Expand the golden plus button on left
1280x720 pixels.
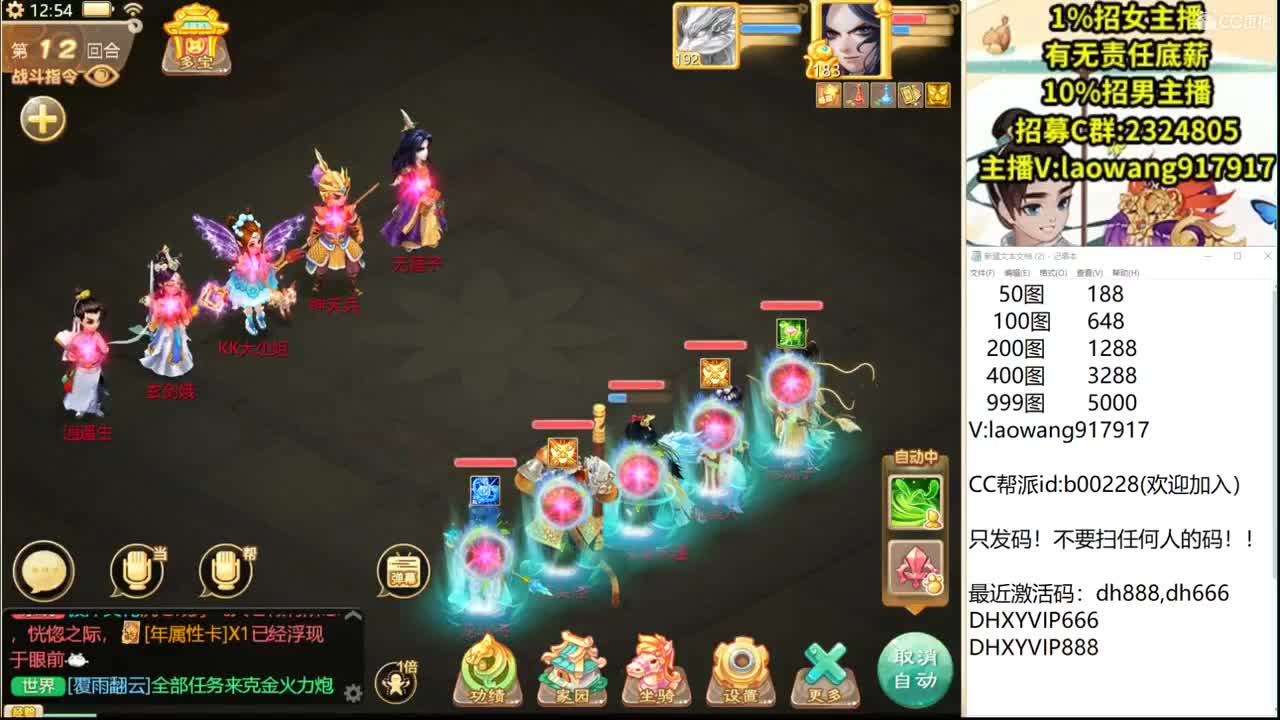tap(41, 119)
